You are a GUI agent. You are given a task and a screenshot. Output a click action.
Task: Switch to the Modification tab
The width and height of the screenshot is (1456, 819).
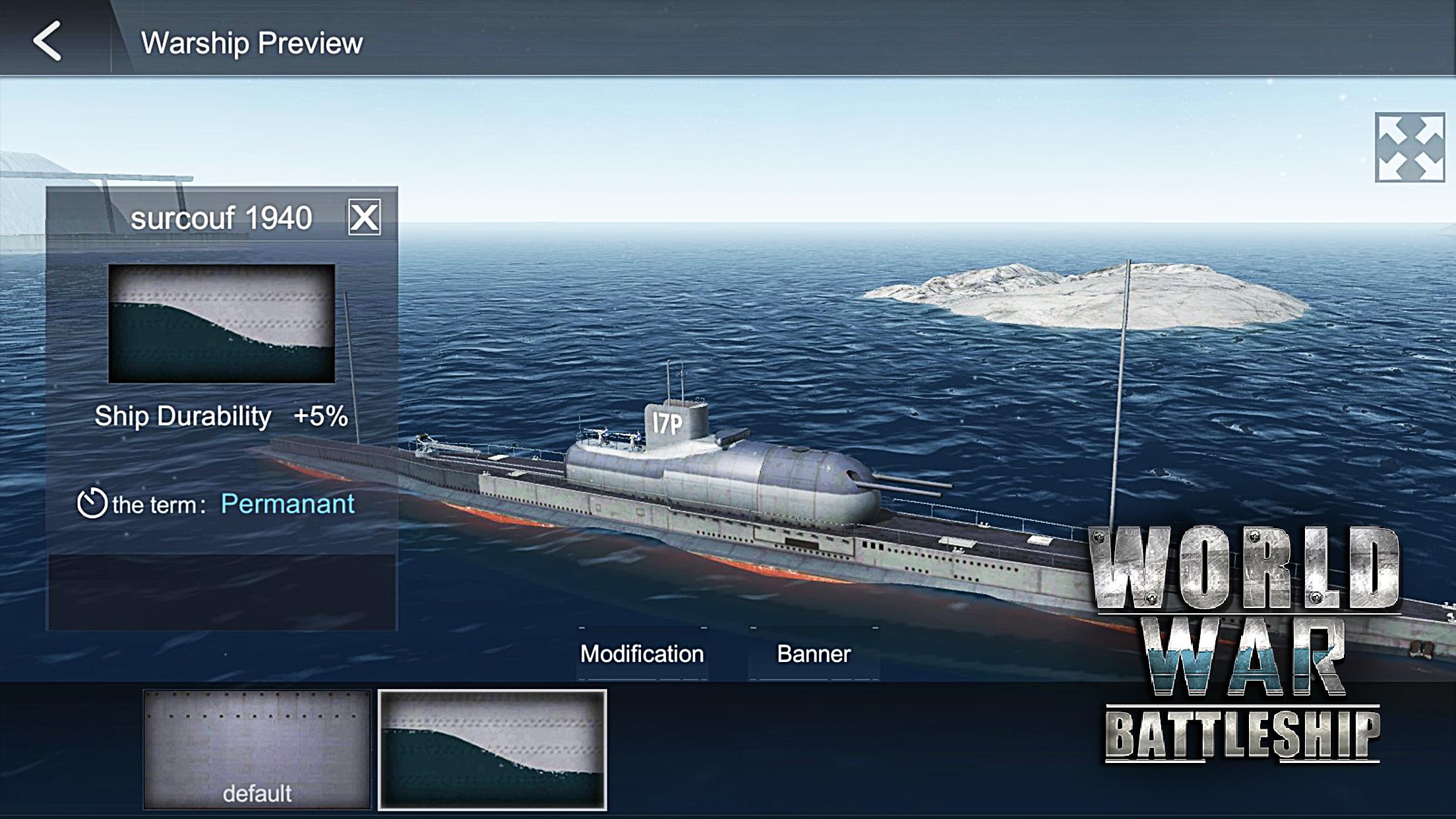coord(642,653)
